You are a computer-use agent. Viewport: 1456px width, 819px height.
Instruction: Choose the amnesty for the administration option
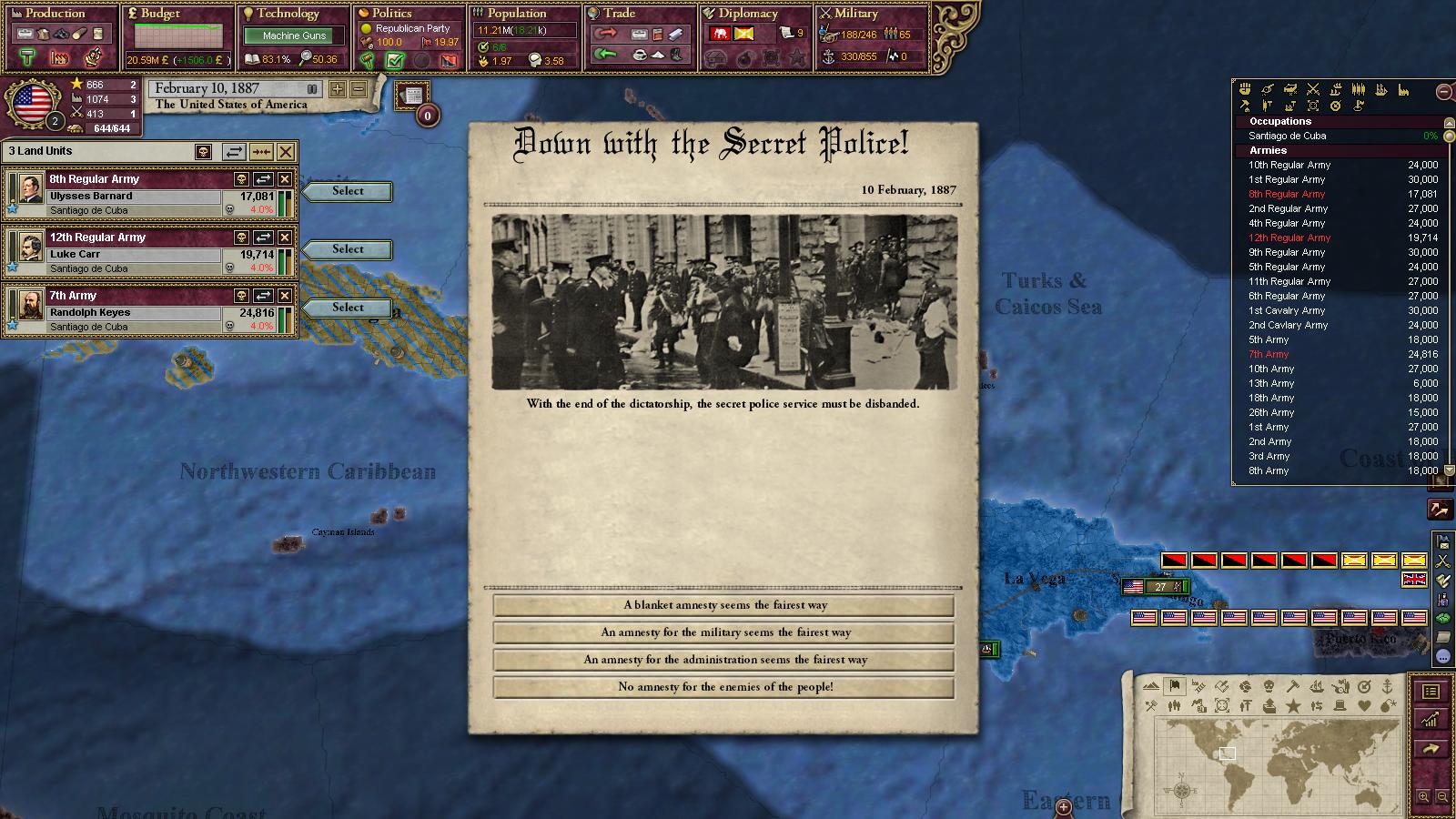click(x=724, y=660)
